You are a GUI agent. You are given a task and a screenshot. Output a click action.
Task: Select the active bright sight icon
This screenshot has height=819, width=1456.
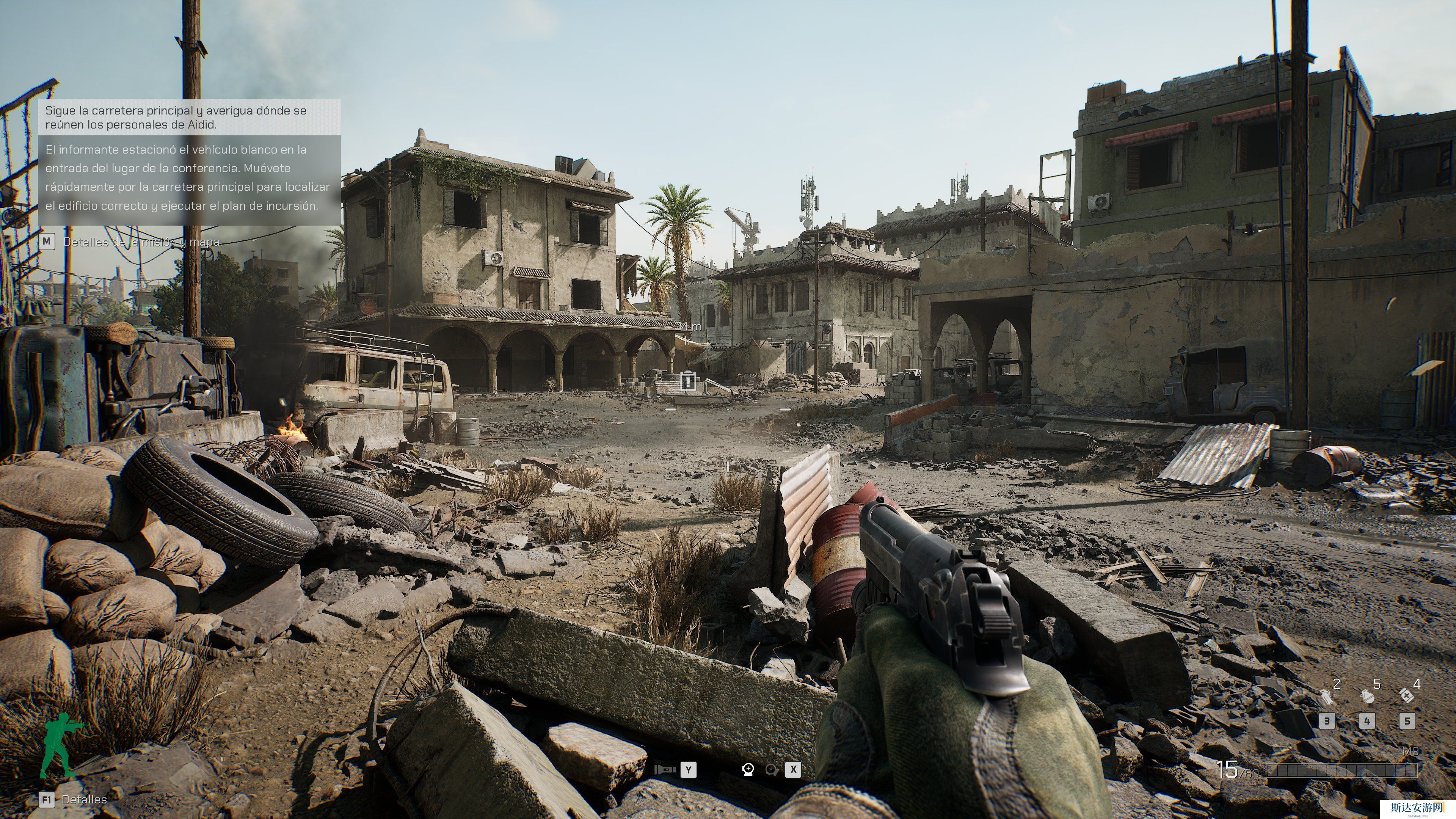pos(748,769)
